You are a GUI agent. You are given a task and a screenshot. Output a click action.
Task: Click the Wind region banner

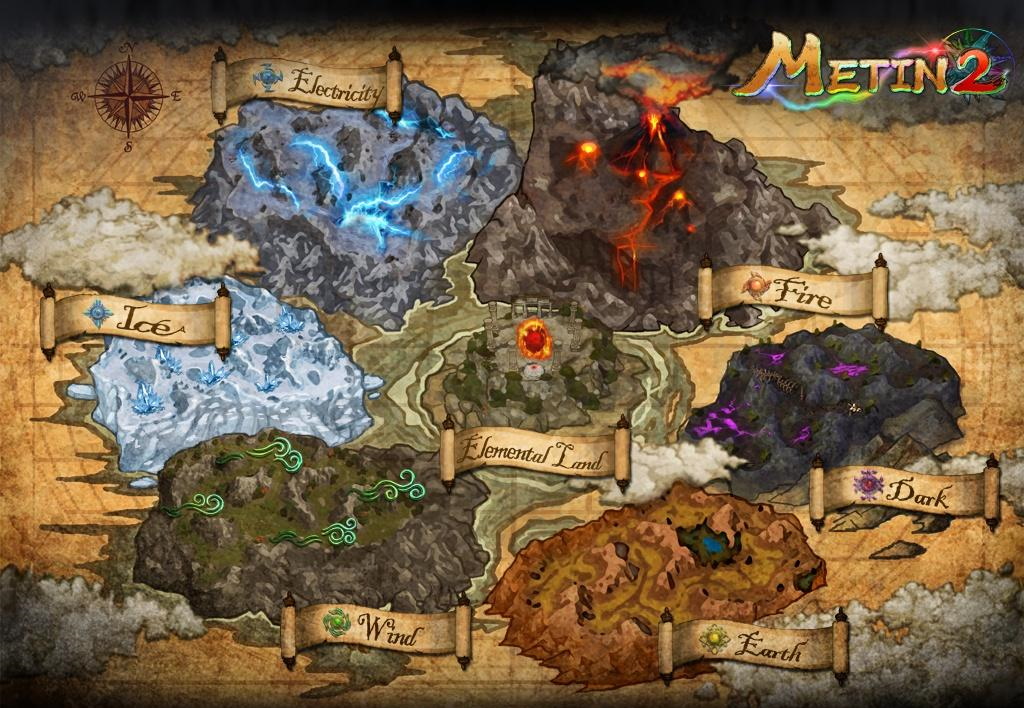[376, 630]
